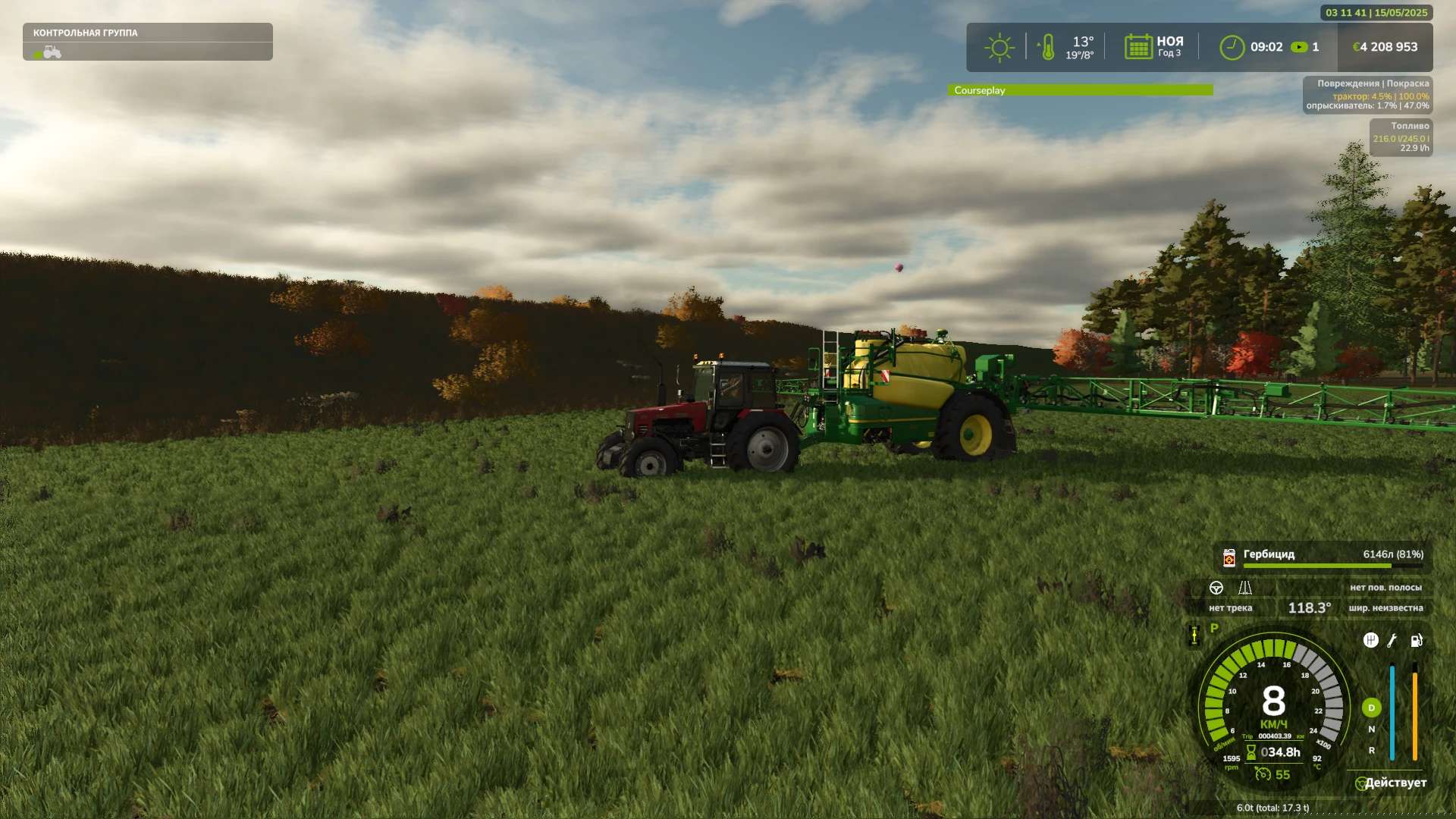This screenshot has width=1456, height=819.
Task: Toggle the green time-scale play icon
Action: 1299,47
